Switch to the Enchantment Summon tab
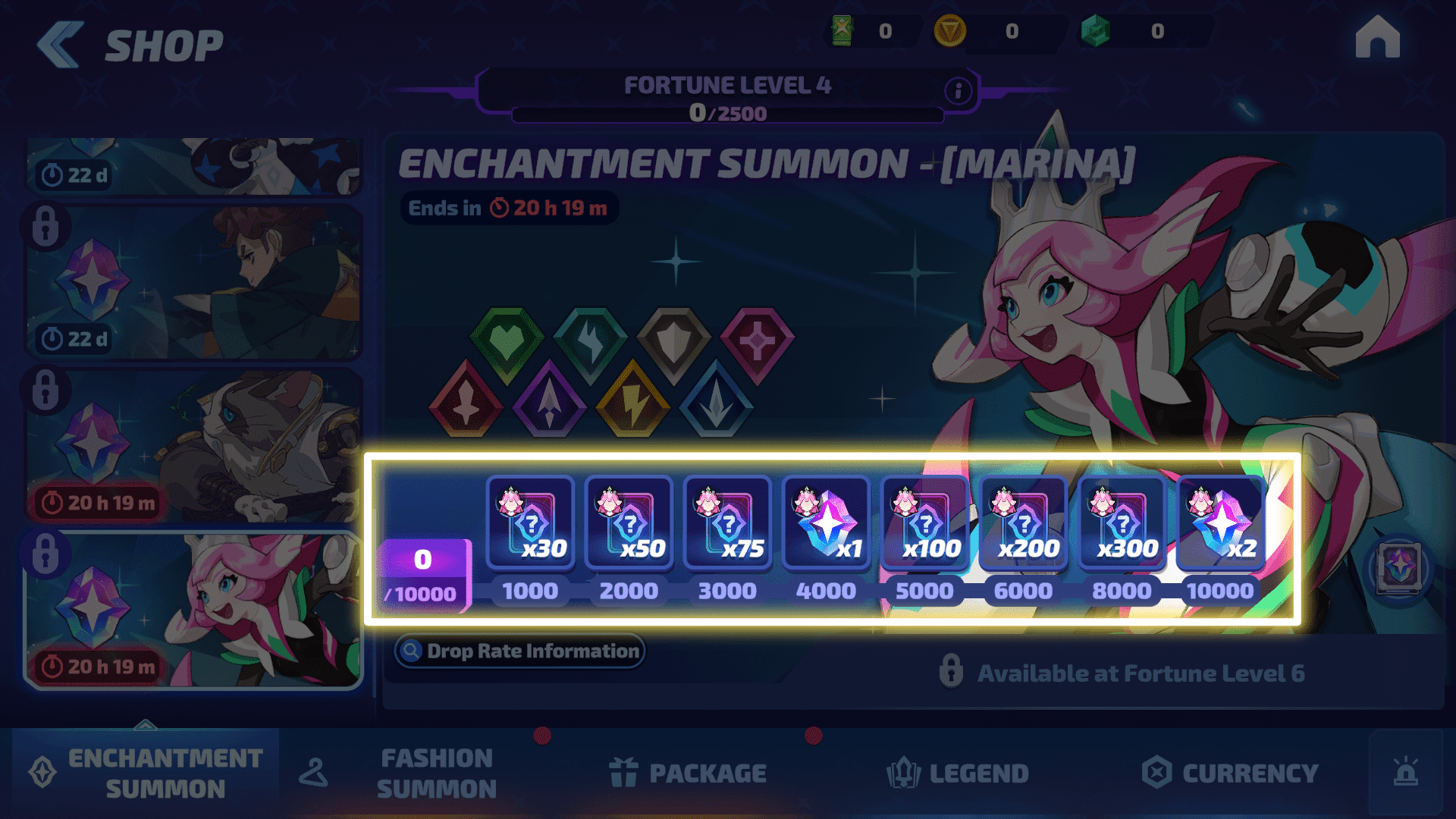 [x=146, y=773]
